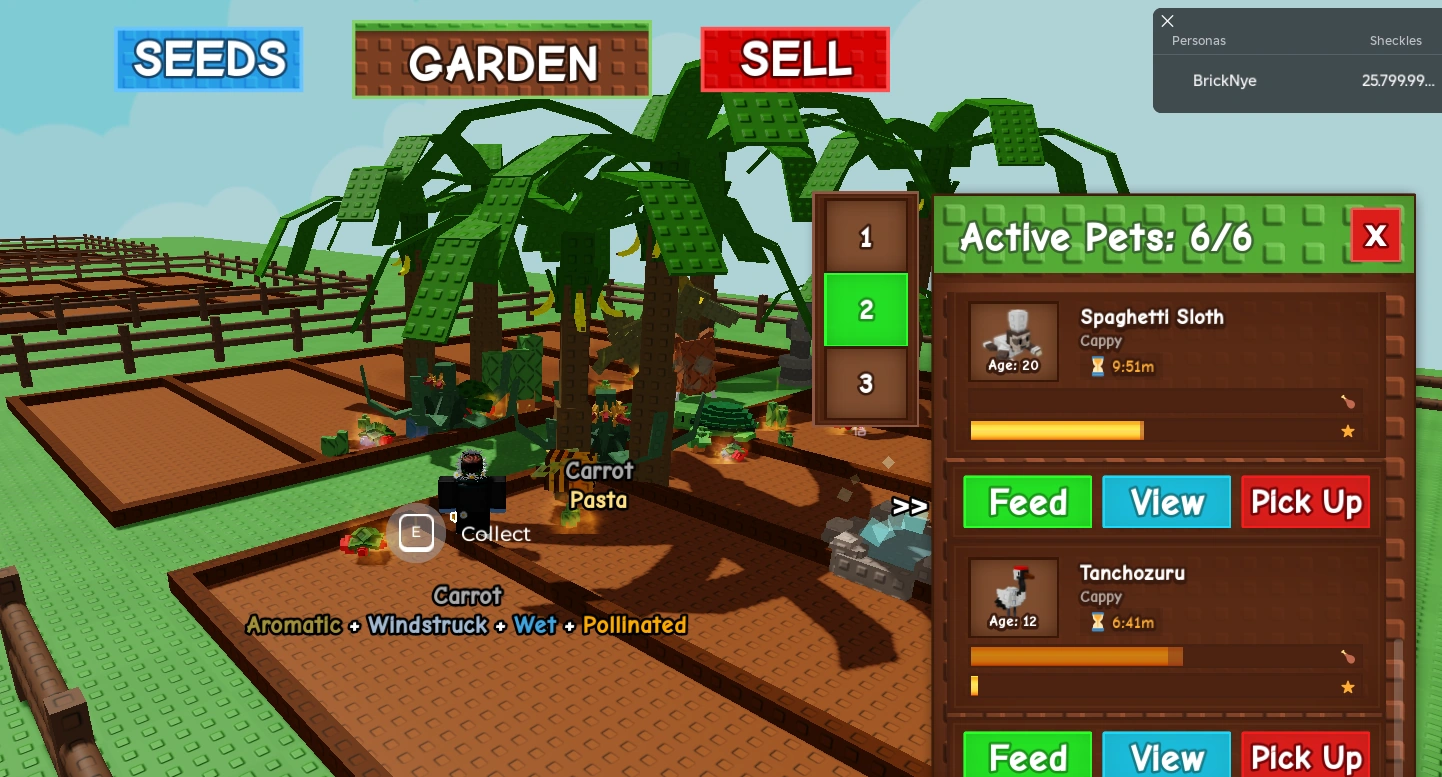Open the GARDEN menu
The width and height of the screenshot is (1442, 777).
501,62
